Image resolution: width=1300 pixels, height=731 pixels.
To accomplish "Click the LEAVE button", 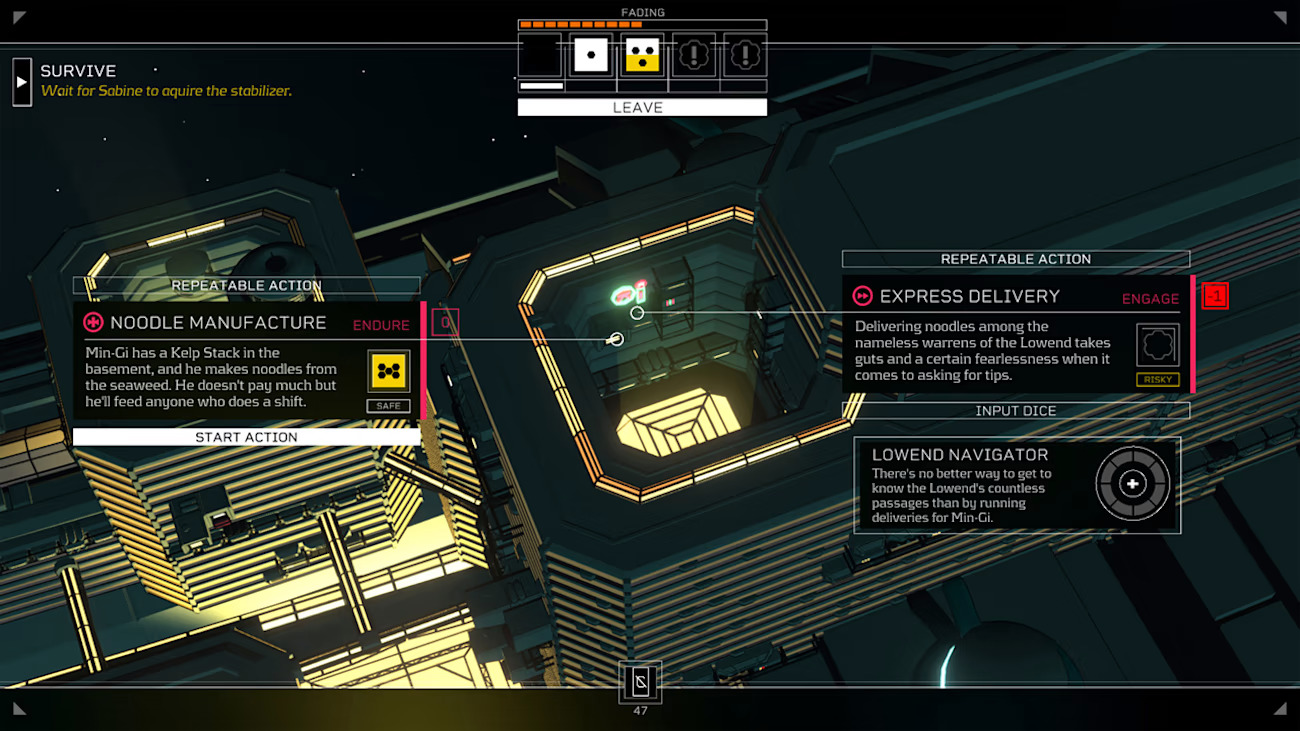I will click(642, 107).
